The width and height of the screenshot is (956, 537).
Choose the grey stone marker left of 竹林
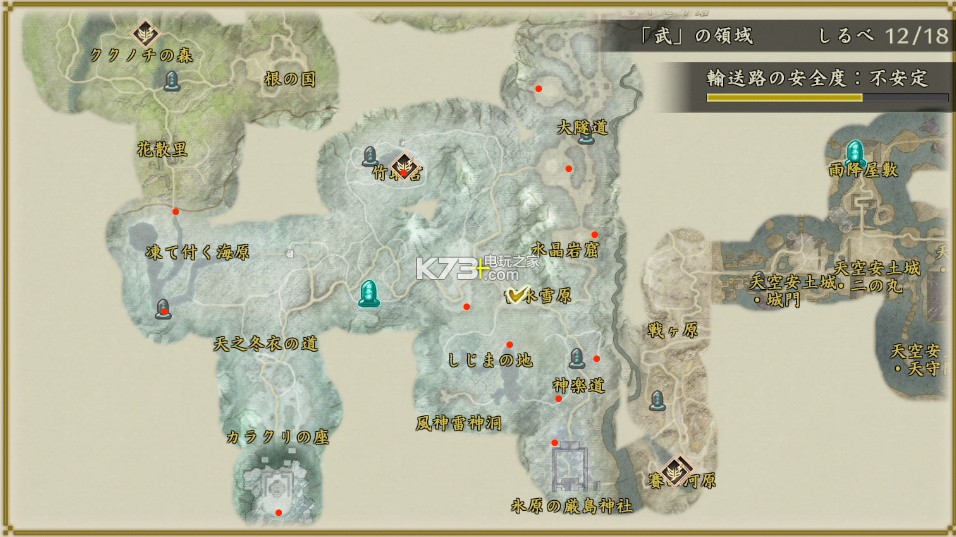369,156
